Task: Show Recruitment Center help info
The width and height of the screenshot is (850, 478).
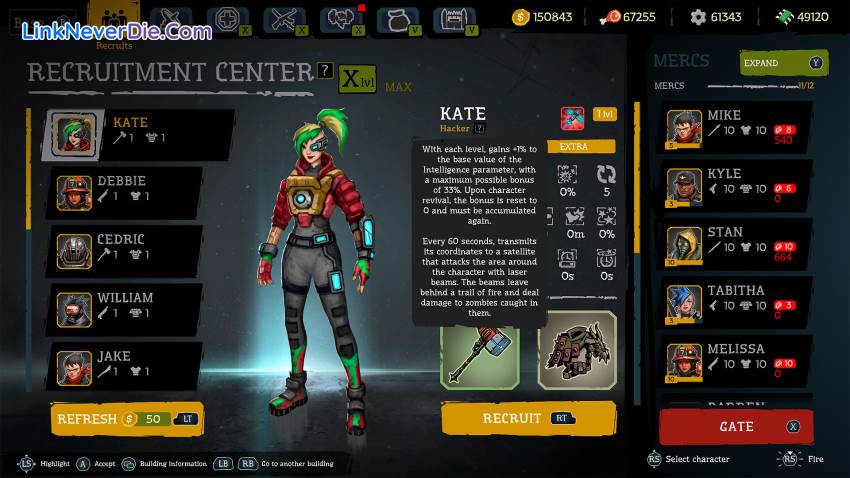Action: click(x=325, y=70)
